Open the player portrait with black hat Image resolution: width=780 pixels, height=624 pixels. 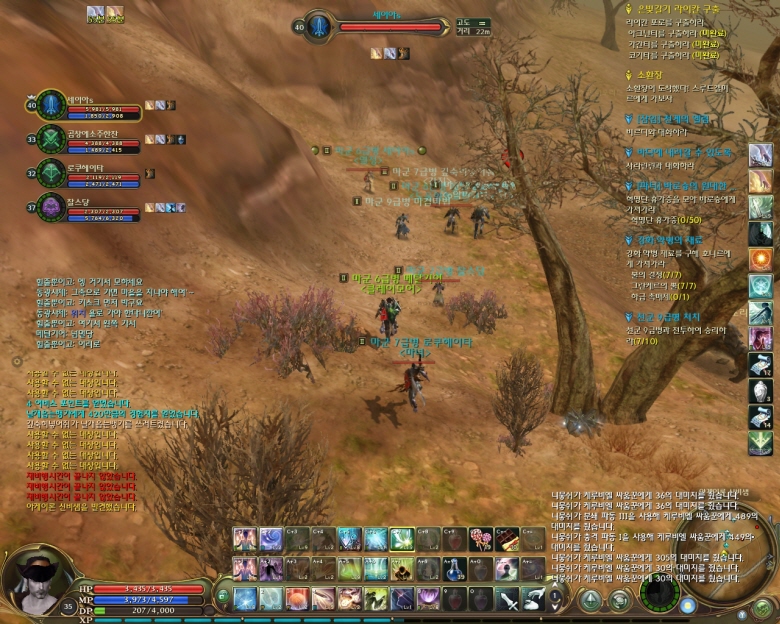click(35, 573)
